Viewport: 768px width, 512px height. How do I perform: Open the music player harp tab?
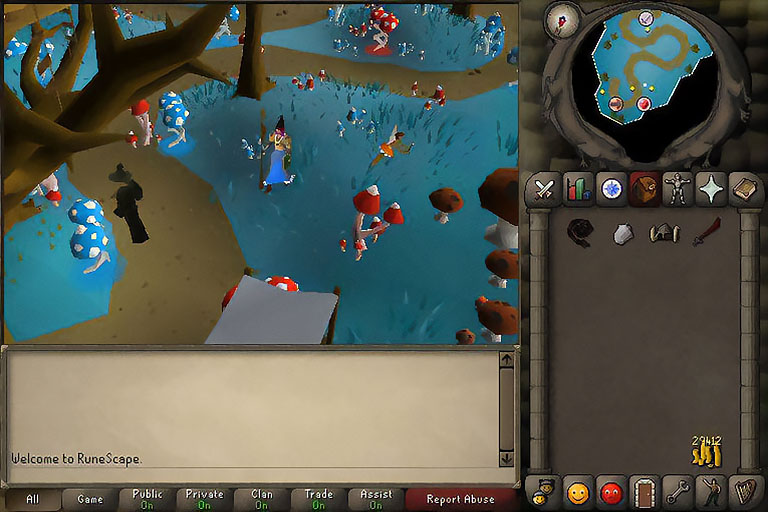point(744,492)
